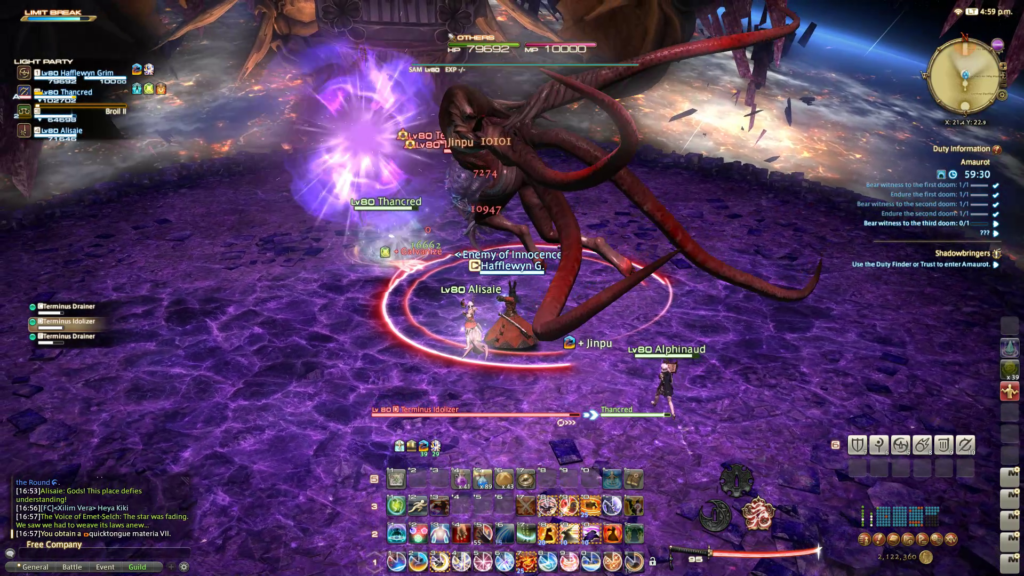Screen dimensions: 1024x576
Task: Open the Shadowbringers quest entry
Action: coord(962,254)
